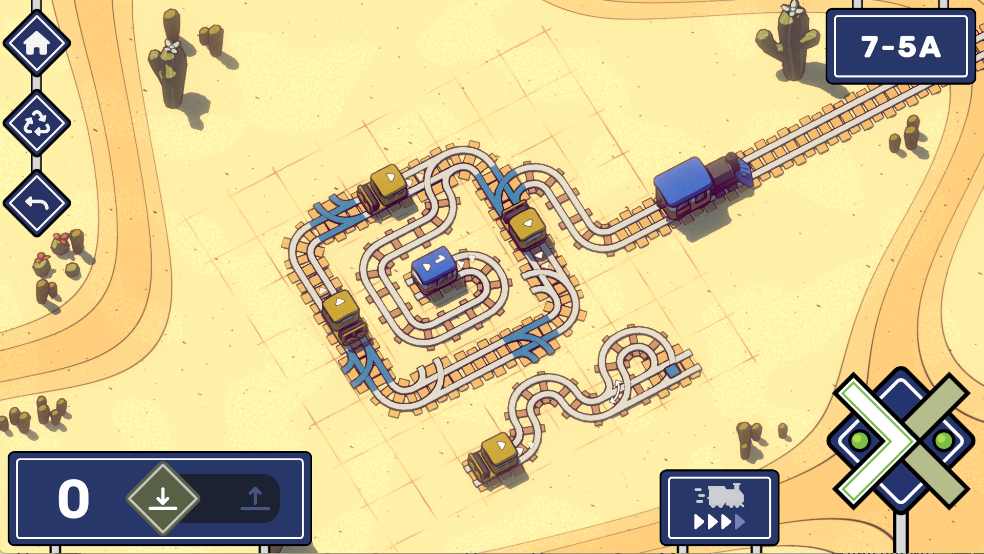
Task: Go to the home menu
Action: (x=37, y=43)
